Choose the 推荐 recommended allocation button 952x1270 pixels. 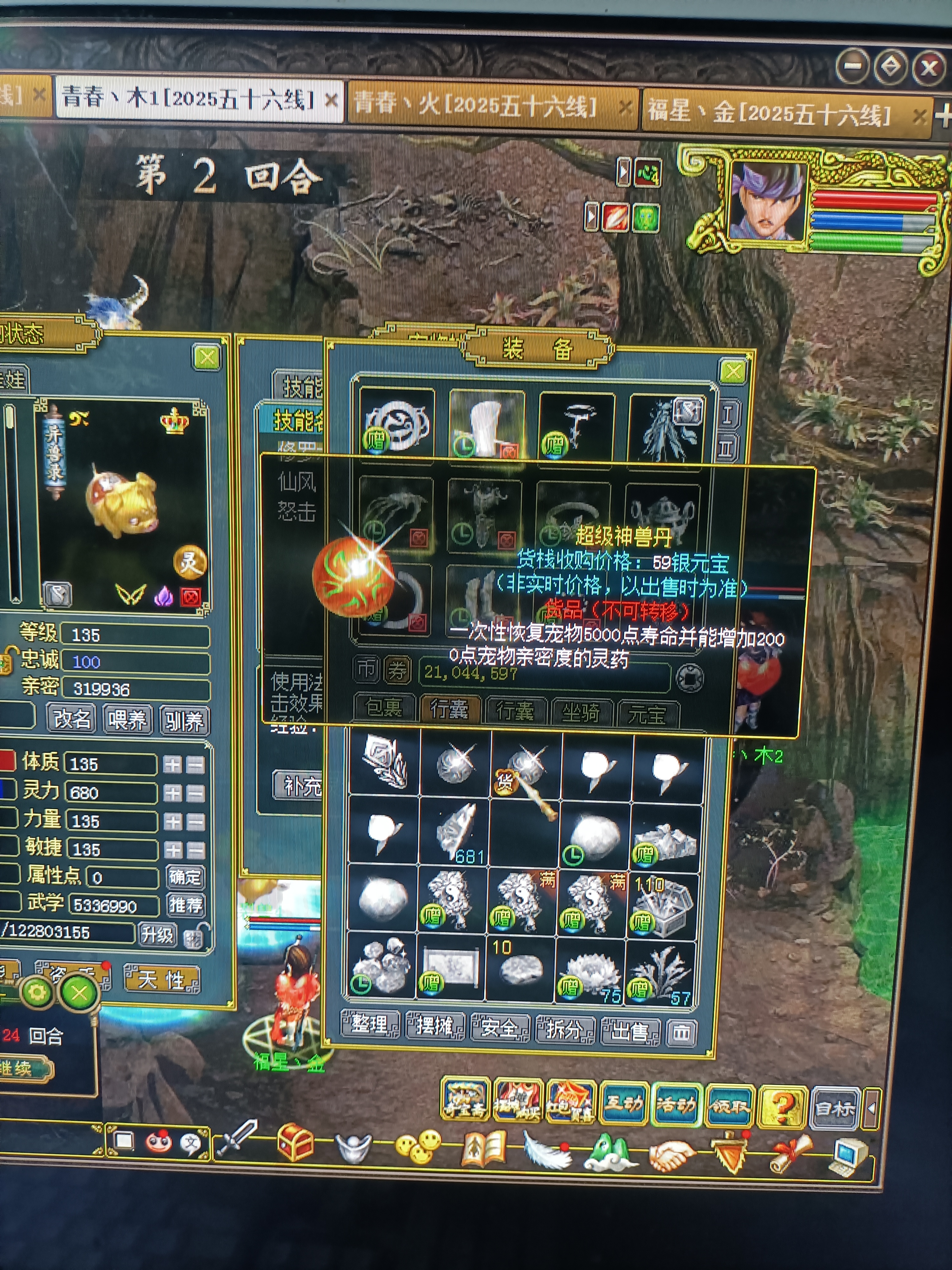(x=185, y=906)
